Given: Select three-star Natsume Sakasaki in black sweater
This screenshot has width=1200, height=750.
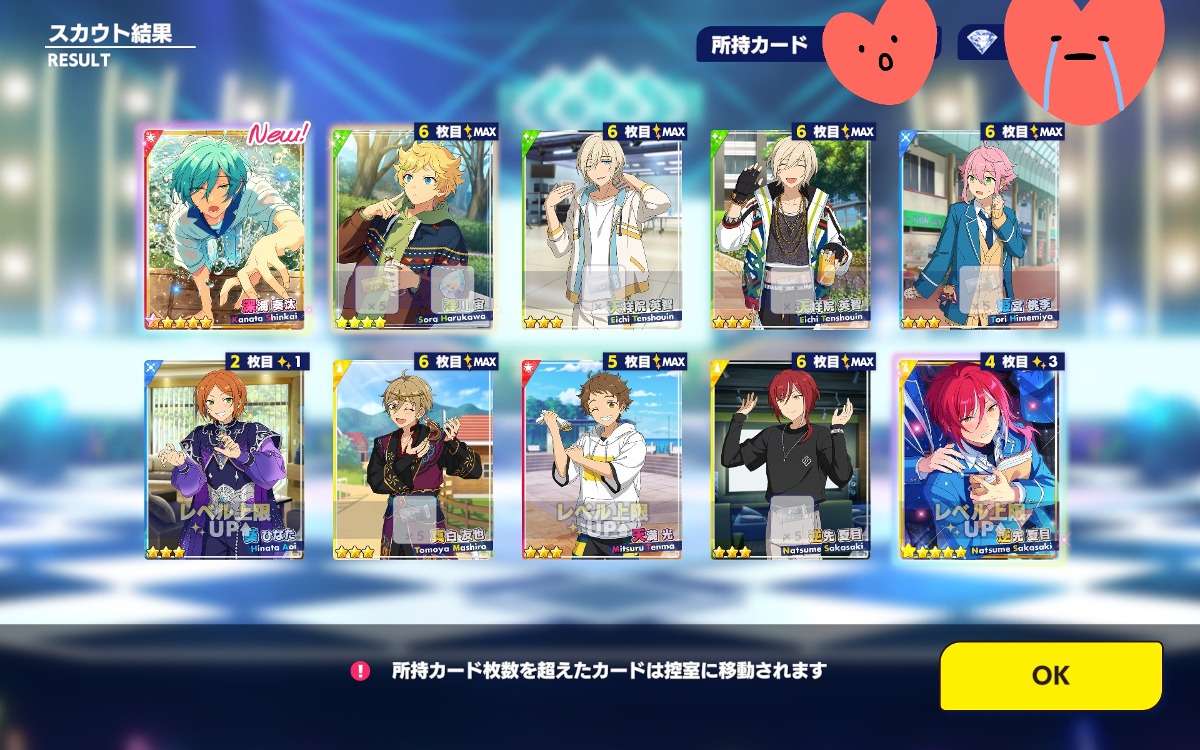Looking at the screenshot, I should pos(791,458).
